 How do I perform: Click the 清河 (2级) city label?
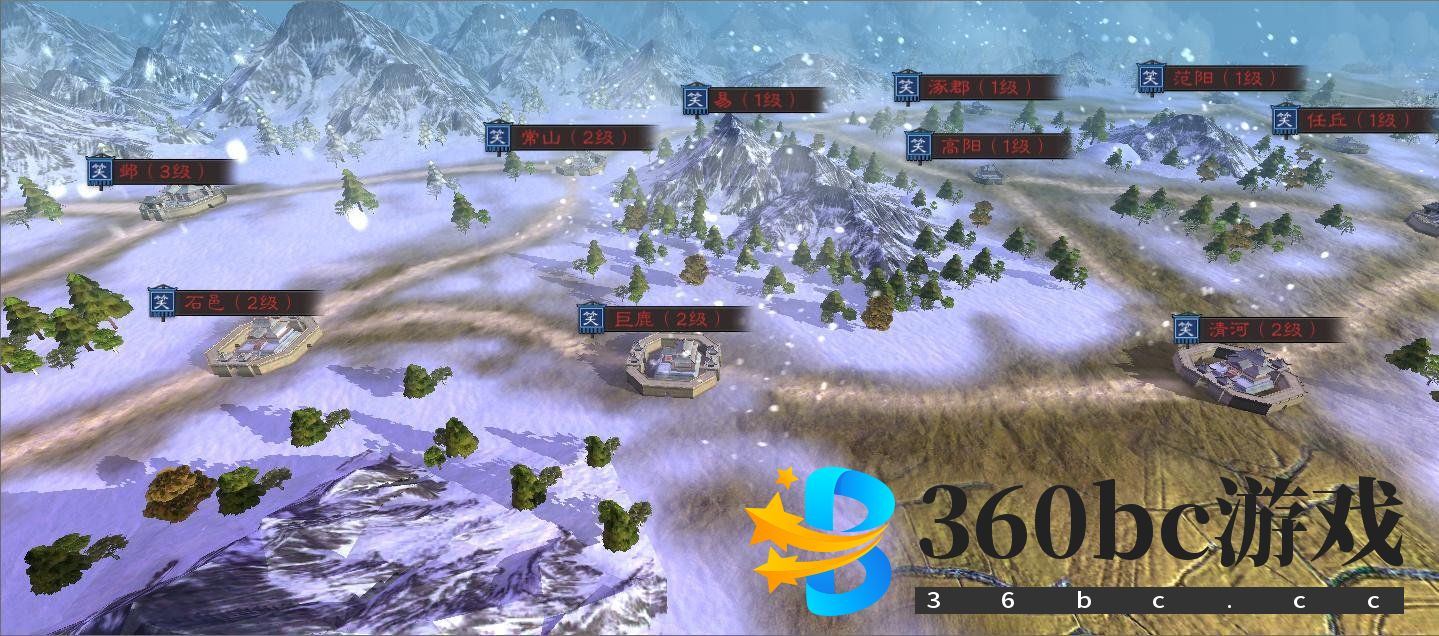pos(1257,329)
